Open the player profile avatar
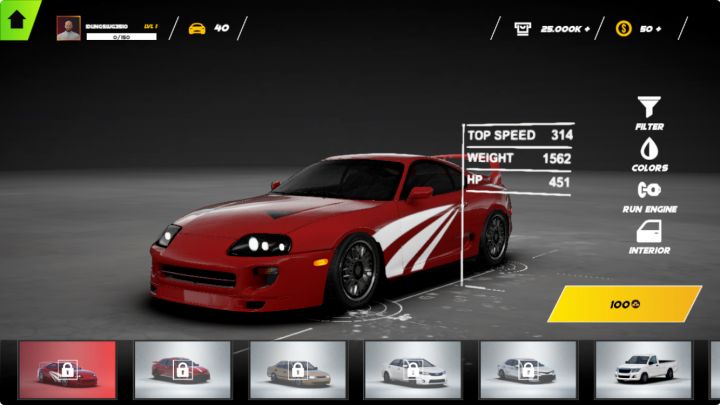This screenshot has width=720, height=405. tap(69, 28)
